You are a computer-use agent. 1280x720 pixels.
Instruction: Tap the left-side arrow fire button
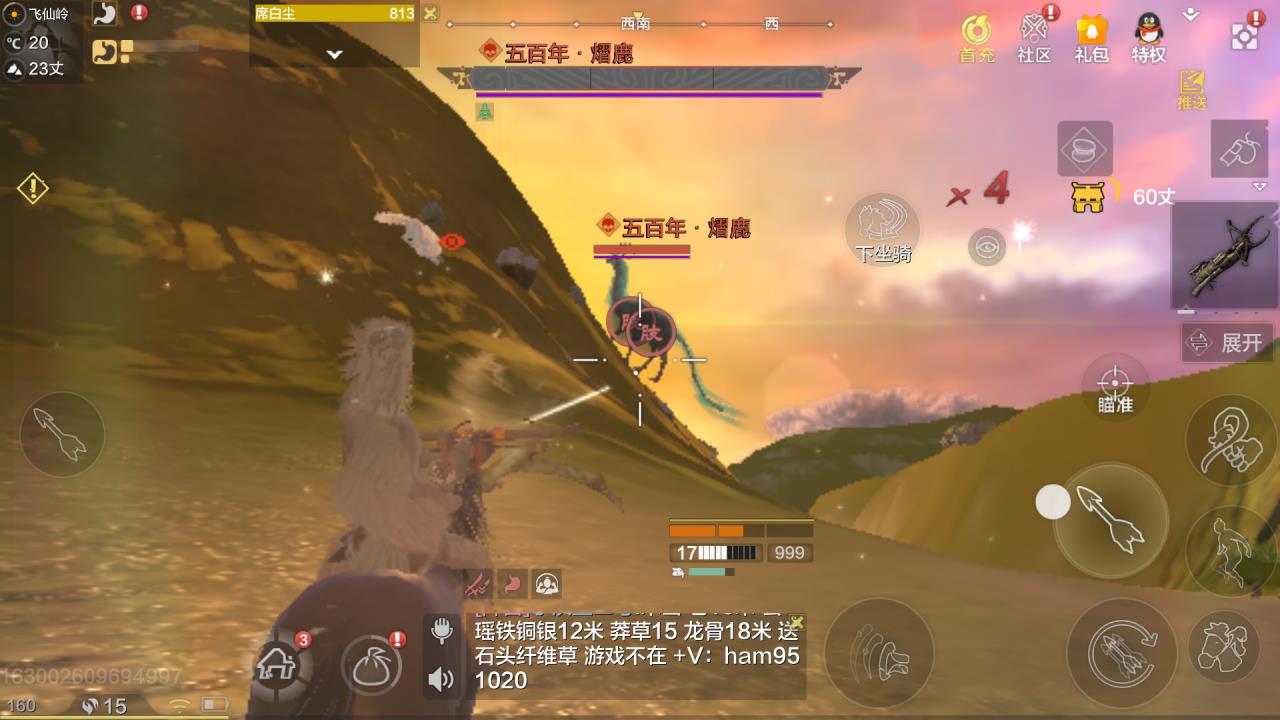tap(62, 434)
